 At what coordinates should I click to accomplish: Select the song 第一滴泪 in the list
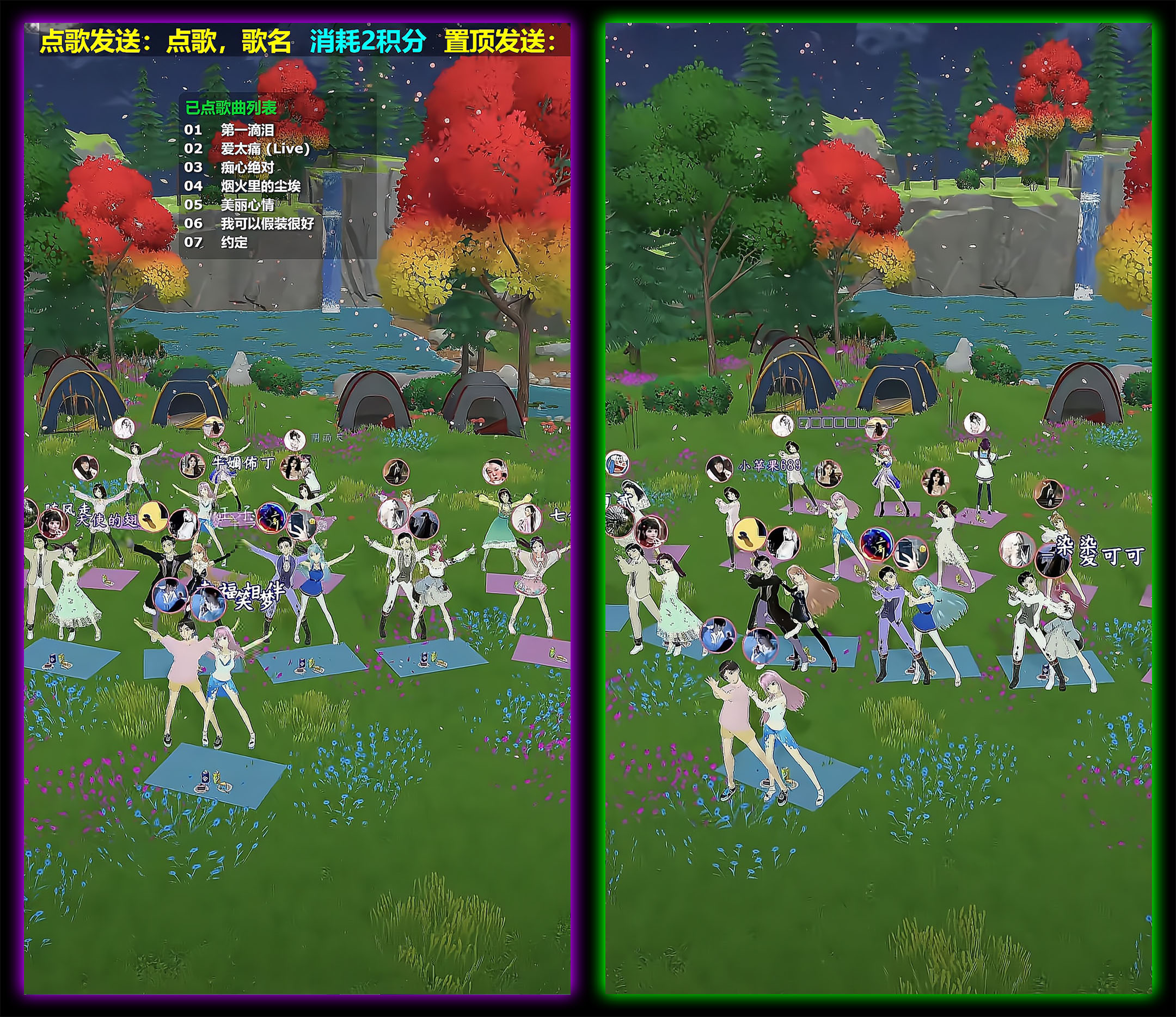pos(247,130)
